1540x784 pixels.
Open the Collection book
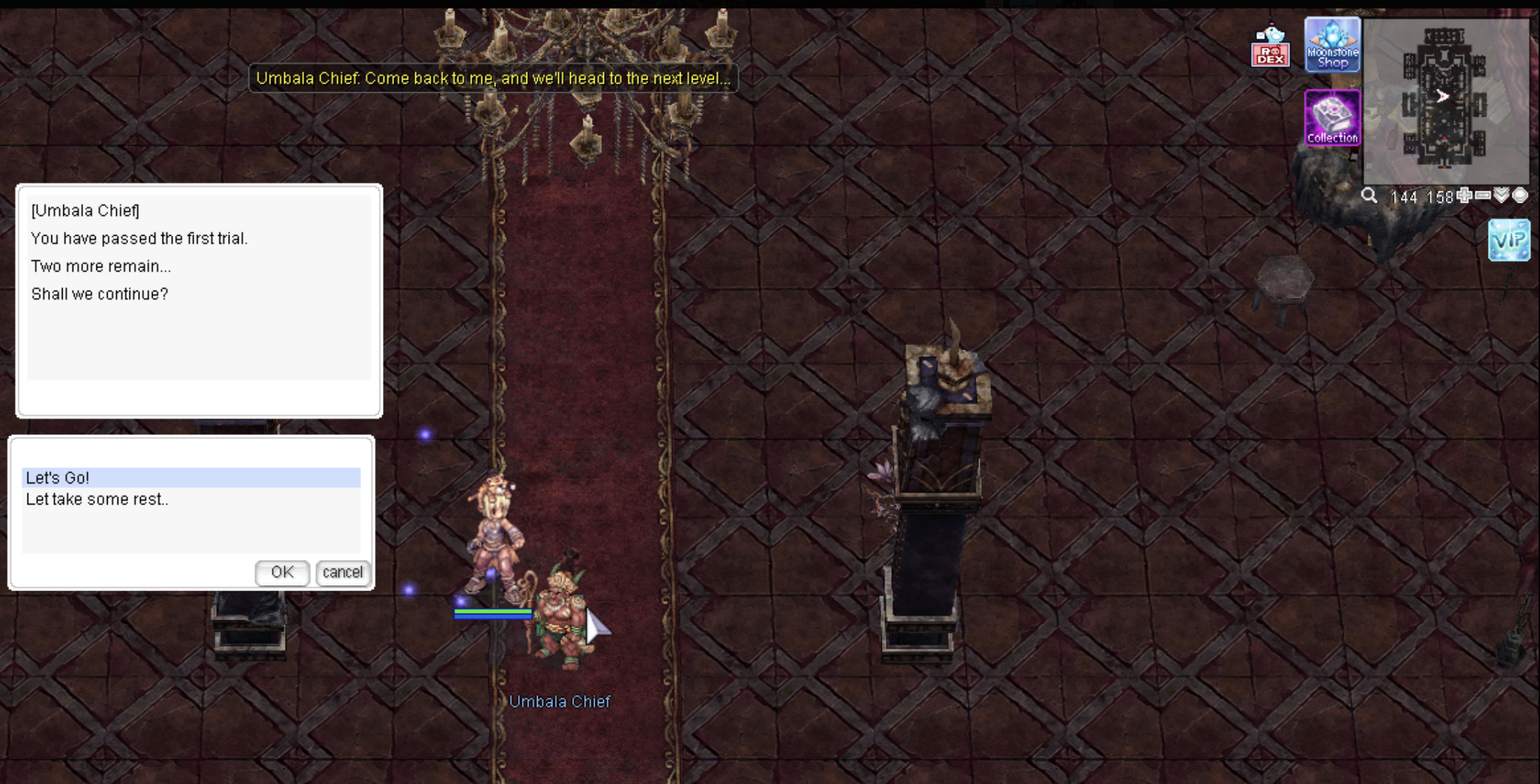(1332, 118)
